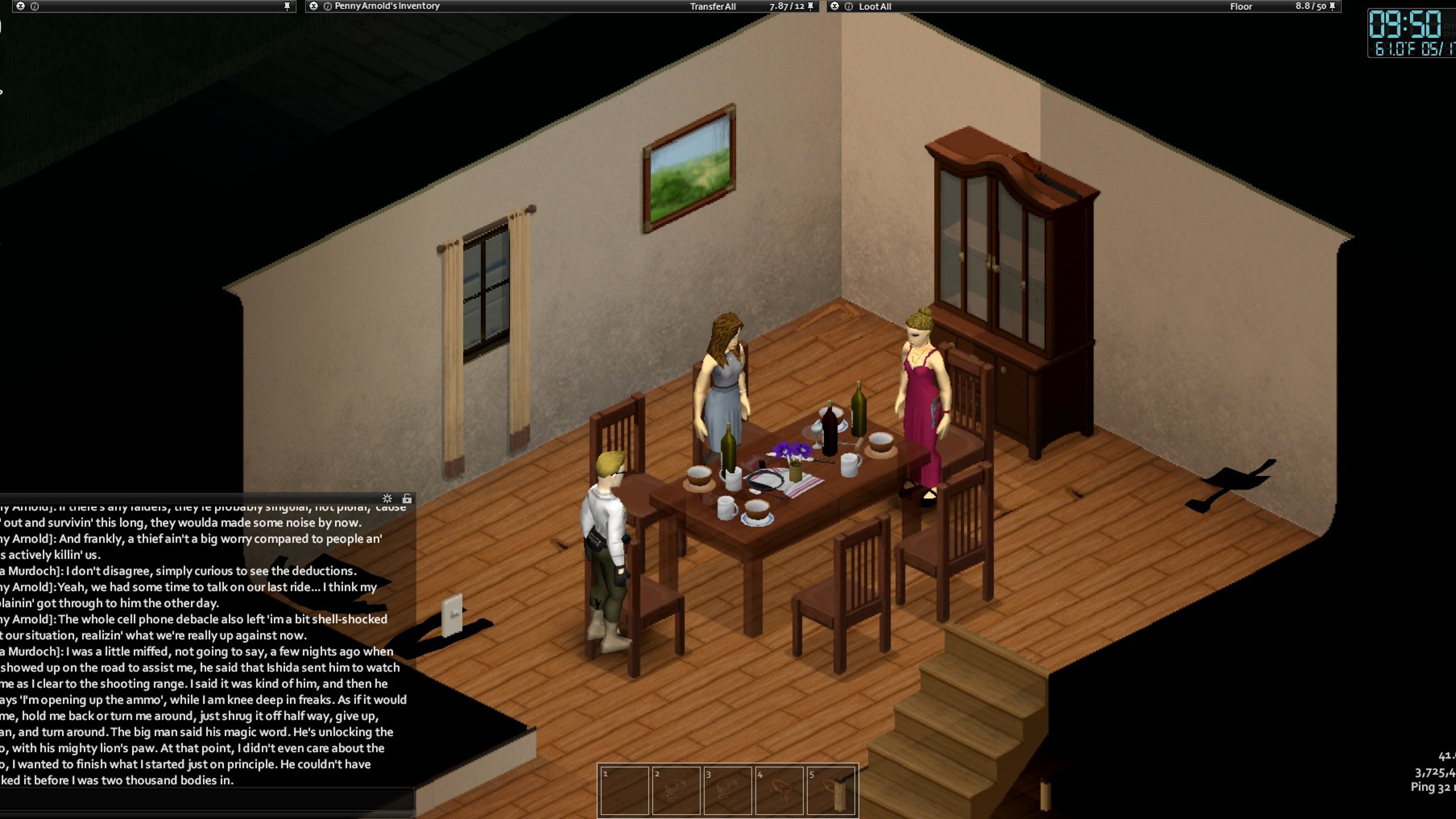The image size is (1456, 819).
Task: Open info for Penny Arnold's Inventory
Action: pos(327,6)
